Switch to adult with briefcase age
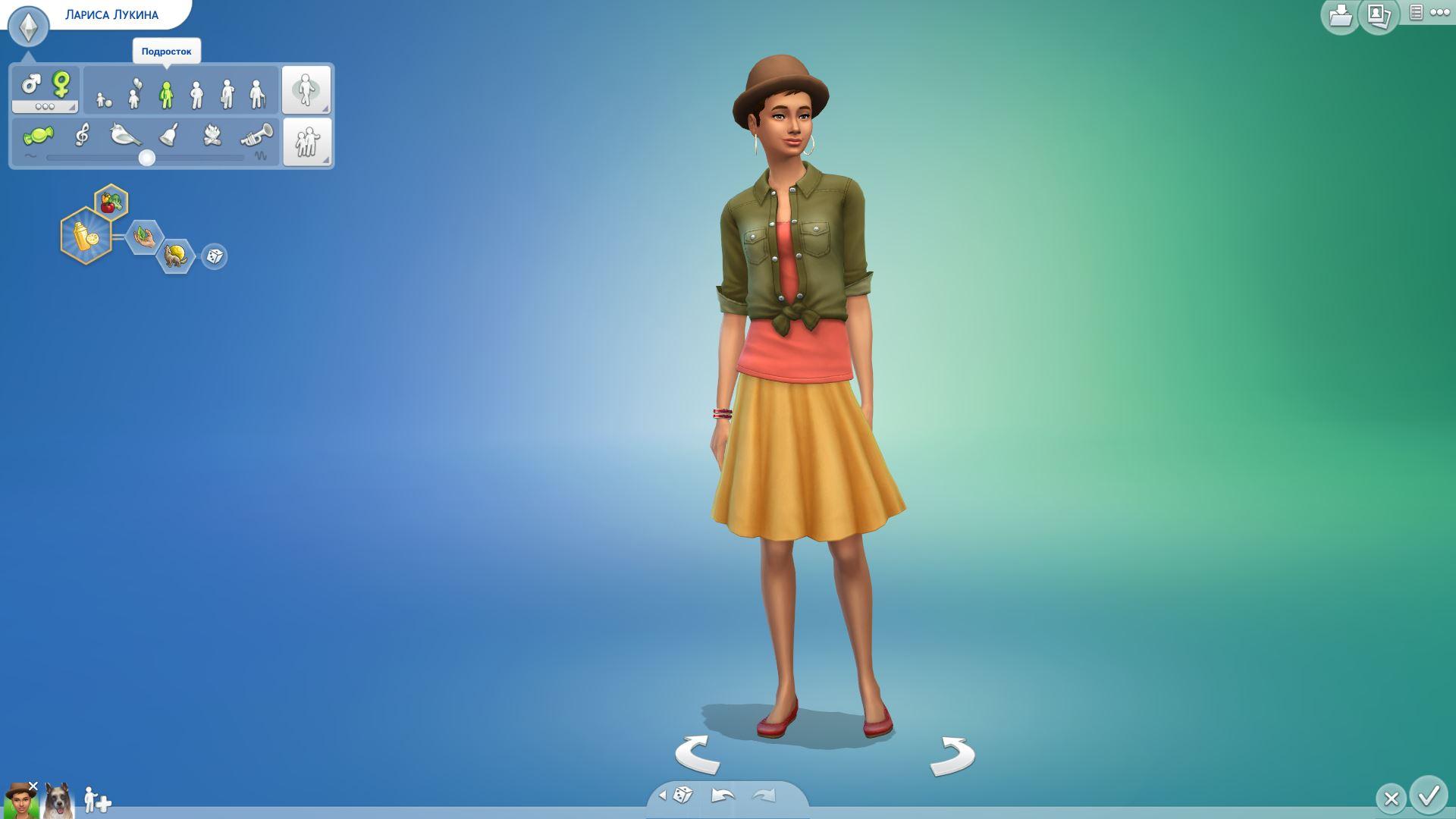Image resolution: width=1456 pixels, height=819 pixels. tap(227, 94)
